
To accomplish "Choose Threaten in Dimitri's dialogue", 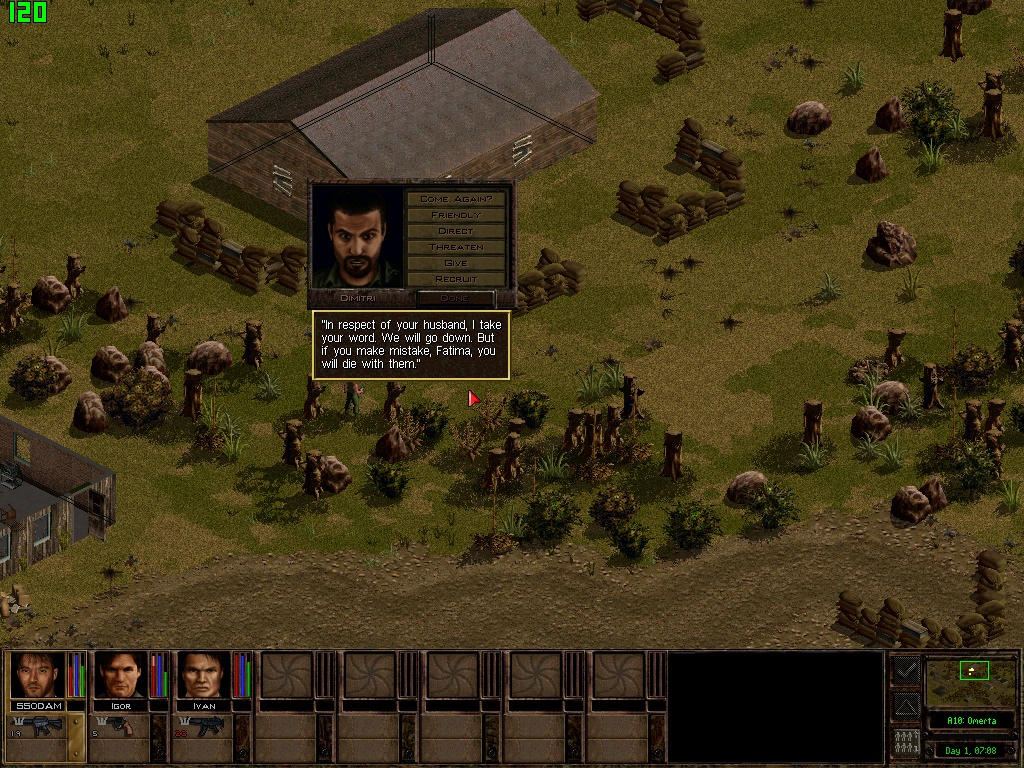I will (x=455, y=247).
